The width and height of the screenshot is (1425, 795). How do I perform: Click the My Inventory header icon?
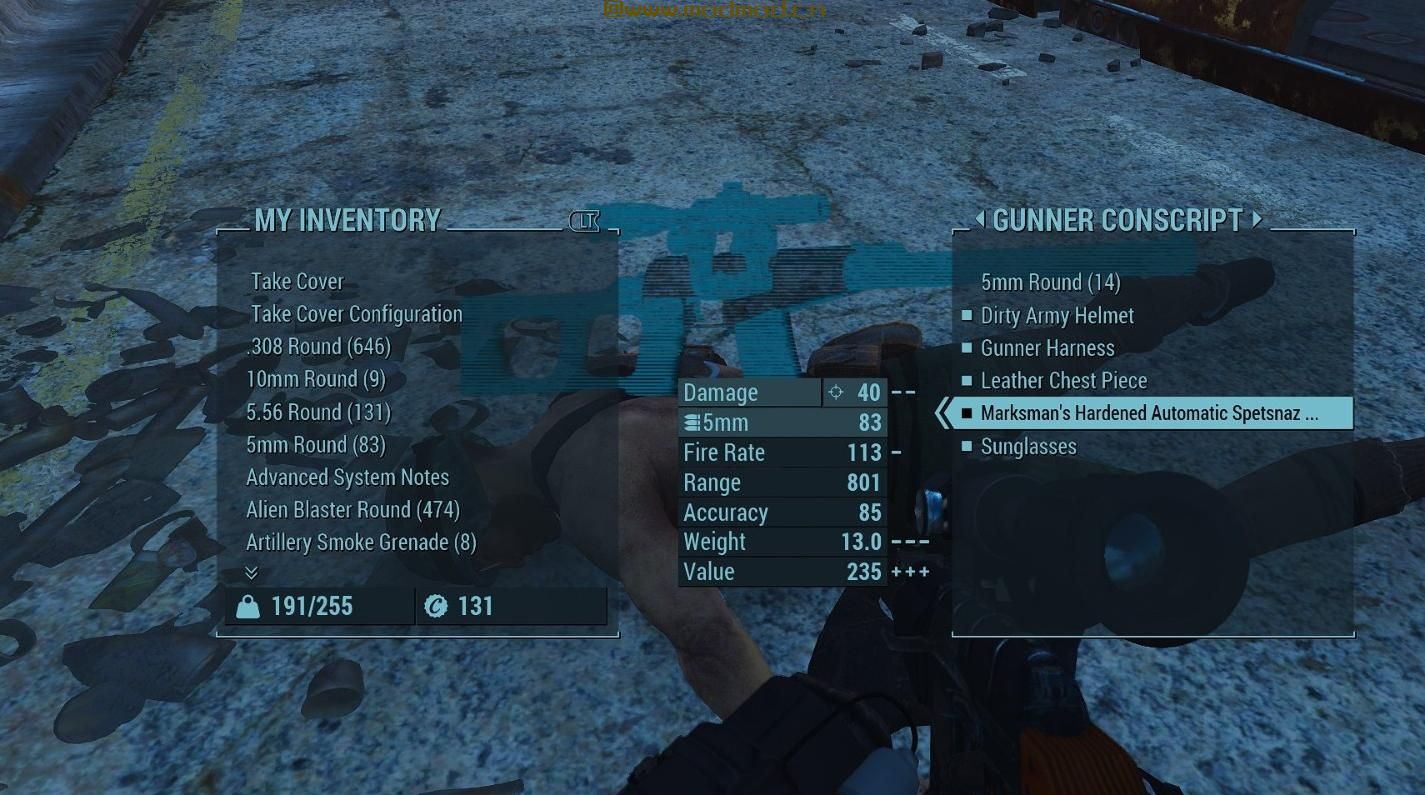[584, 221]
